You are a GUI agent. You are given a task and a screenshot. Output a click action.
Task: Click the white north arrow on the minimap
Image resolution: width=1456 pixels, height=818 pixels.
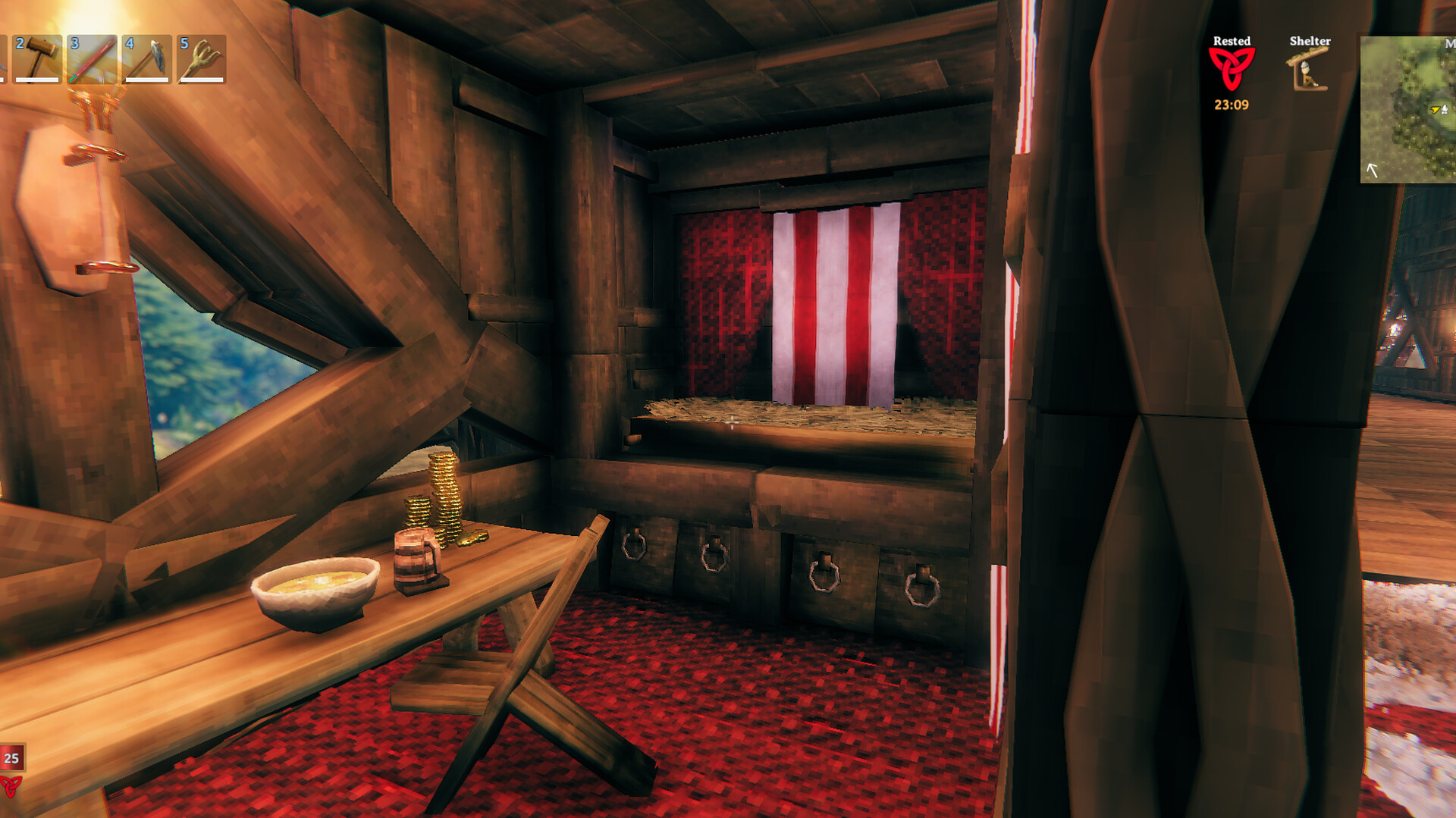coord(1372,171)
